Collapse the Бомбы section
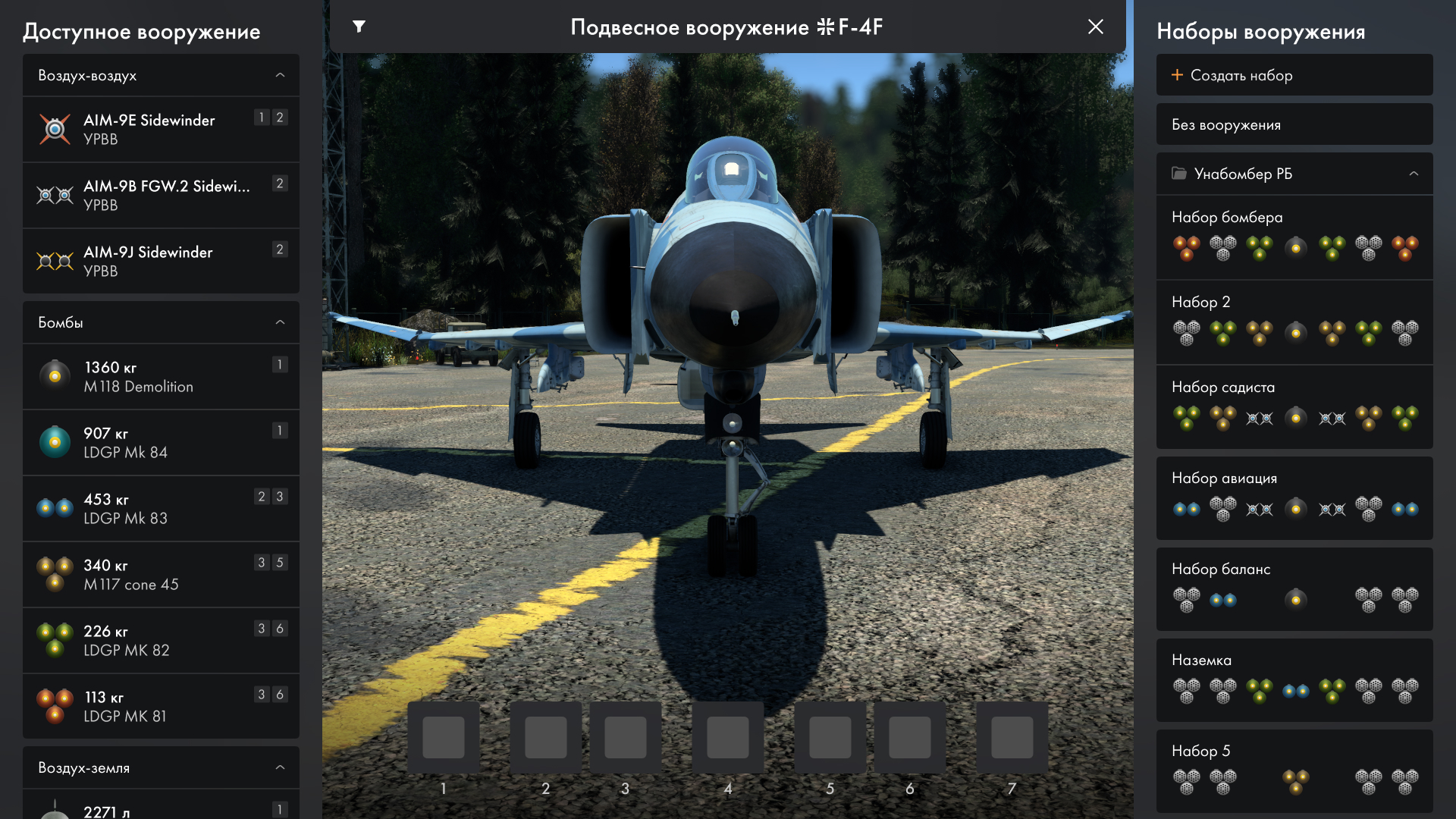 (280, 322)
